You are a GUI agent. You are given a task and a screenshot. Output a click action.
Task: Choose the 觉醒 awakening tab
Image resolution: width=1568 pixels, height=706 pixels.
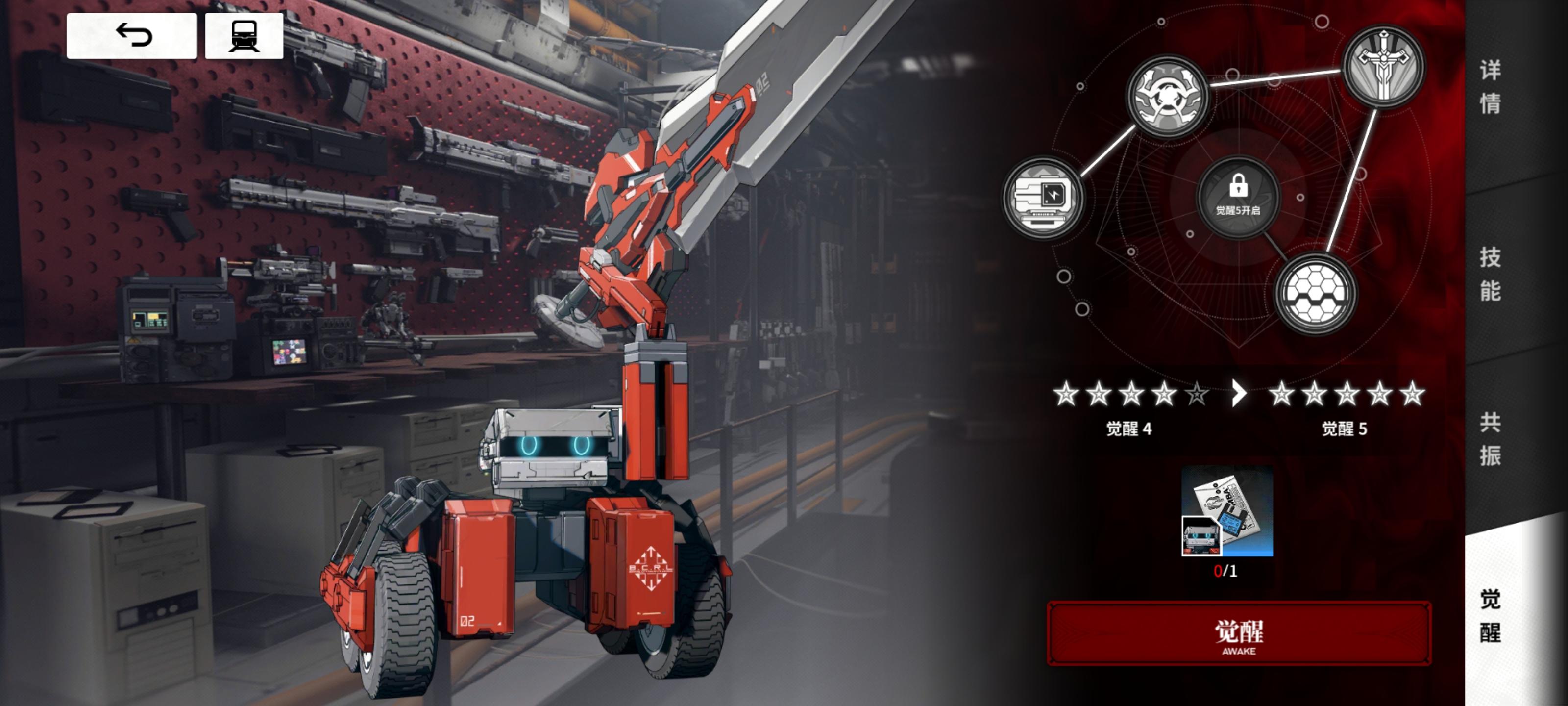coord(1490,615)
